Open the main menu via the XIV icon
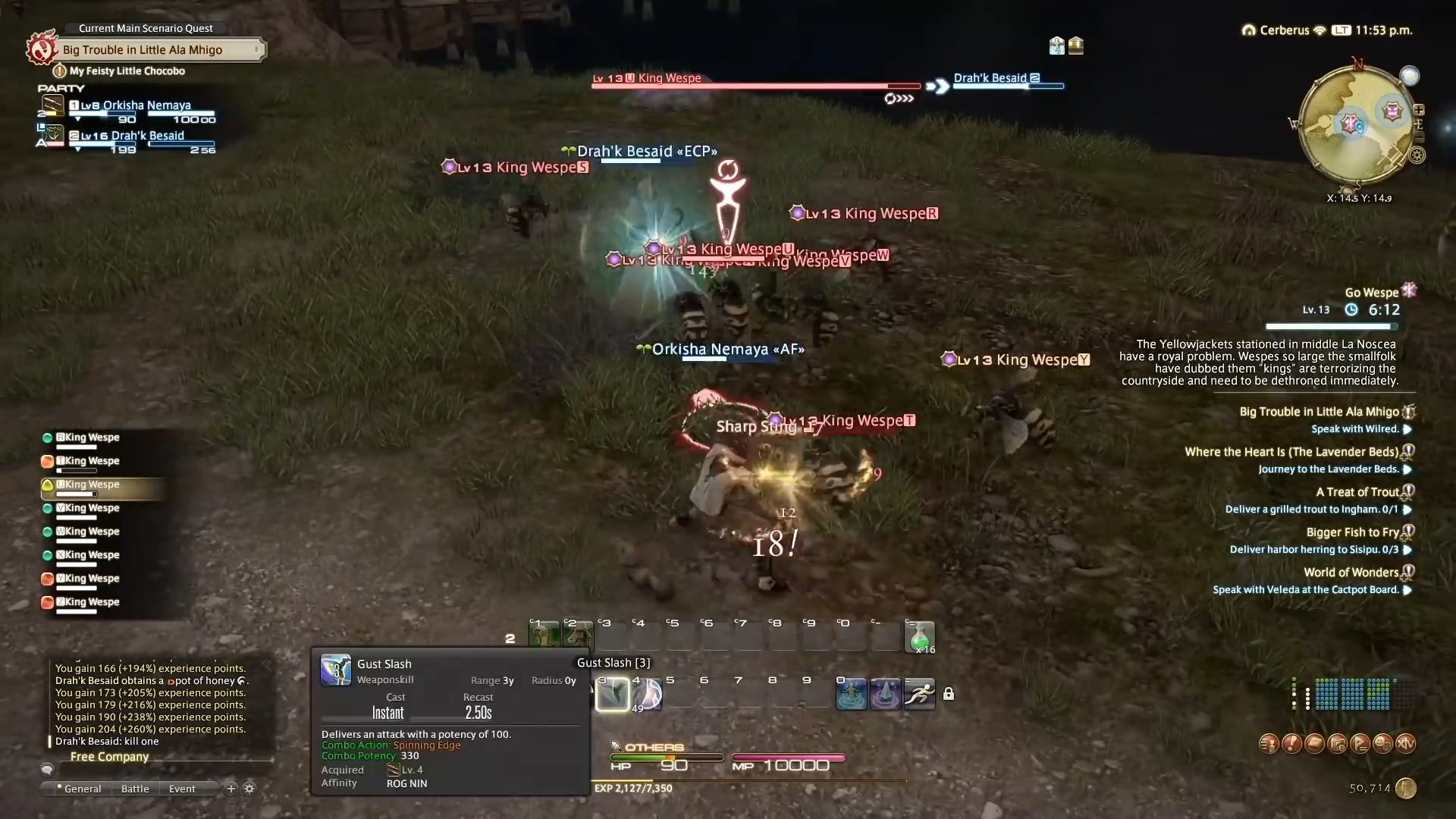 (x=1406, y=743)
